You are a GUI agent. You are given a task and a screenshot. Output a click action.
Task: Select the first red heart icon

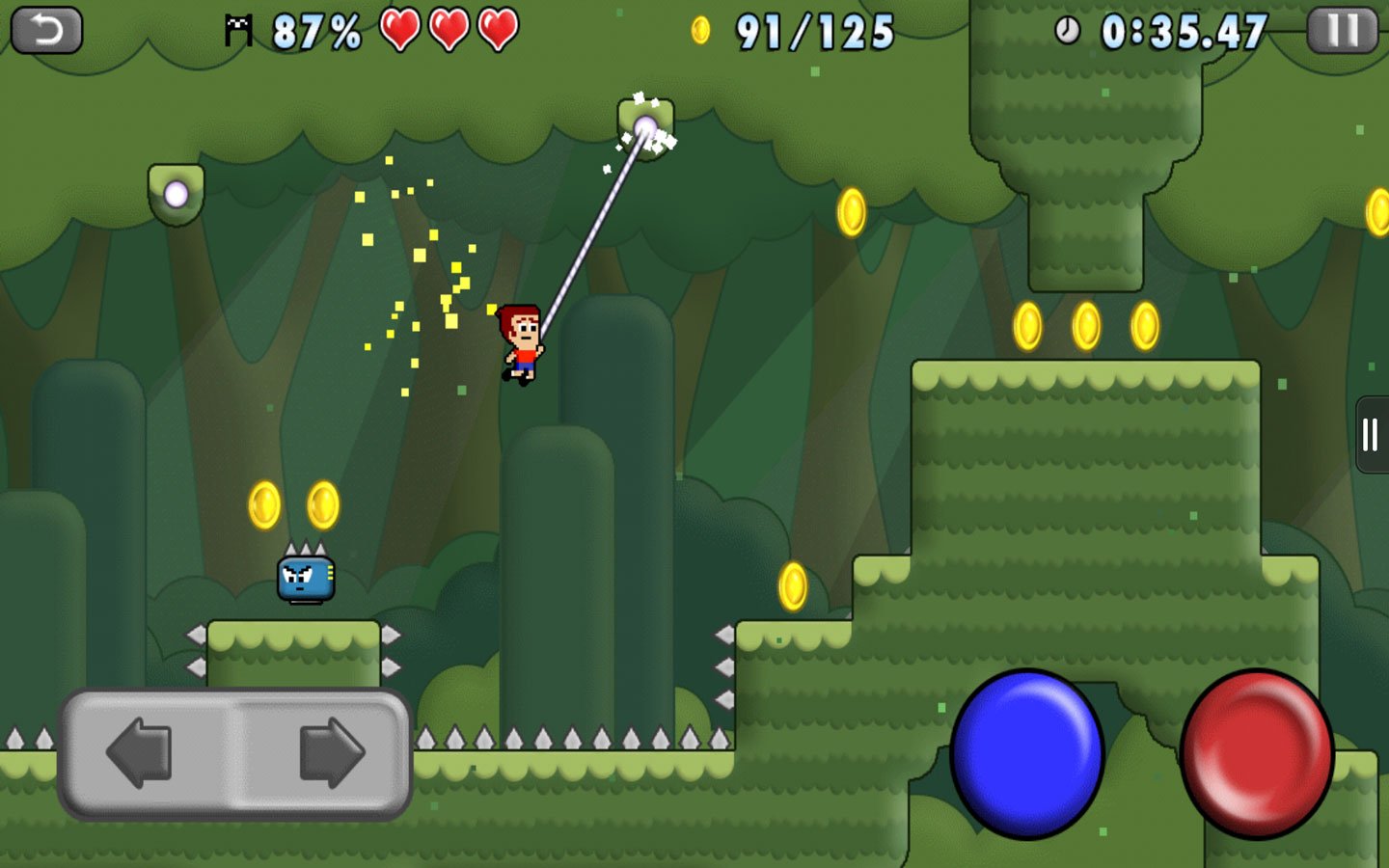pyautogui.click(x=401, y=29)
